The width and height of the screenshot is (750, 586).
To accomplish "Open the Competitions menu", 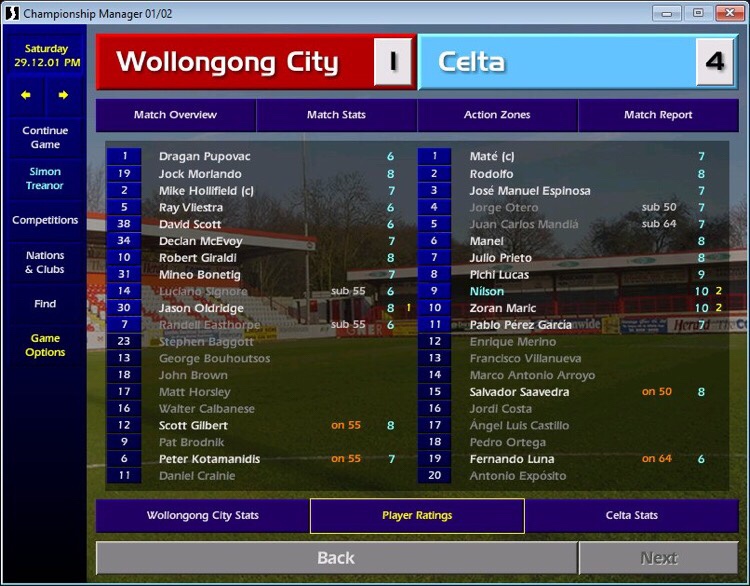I will click(45, 220).
